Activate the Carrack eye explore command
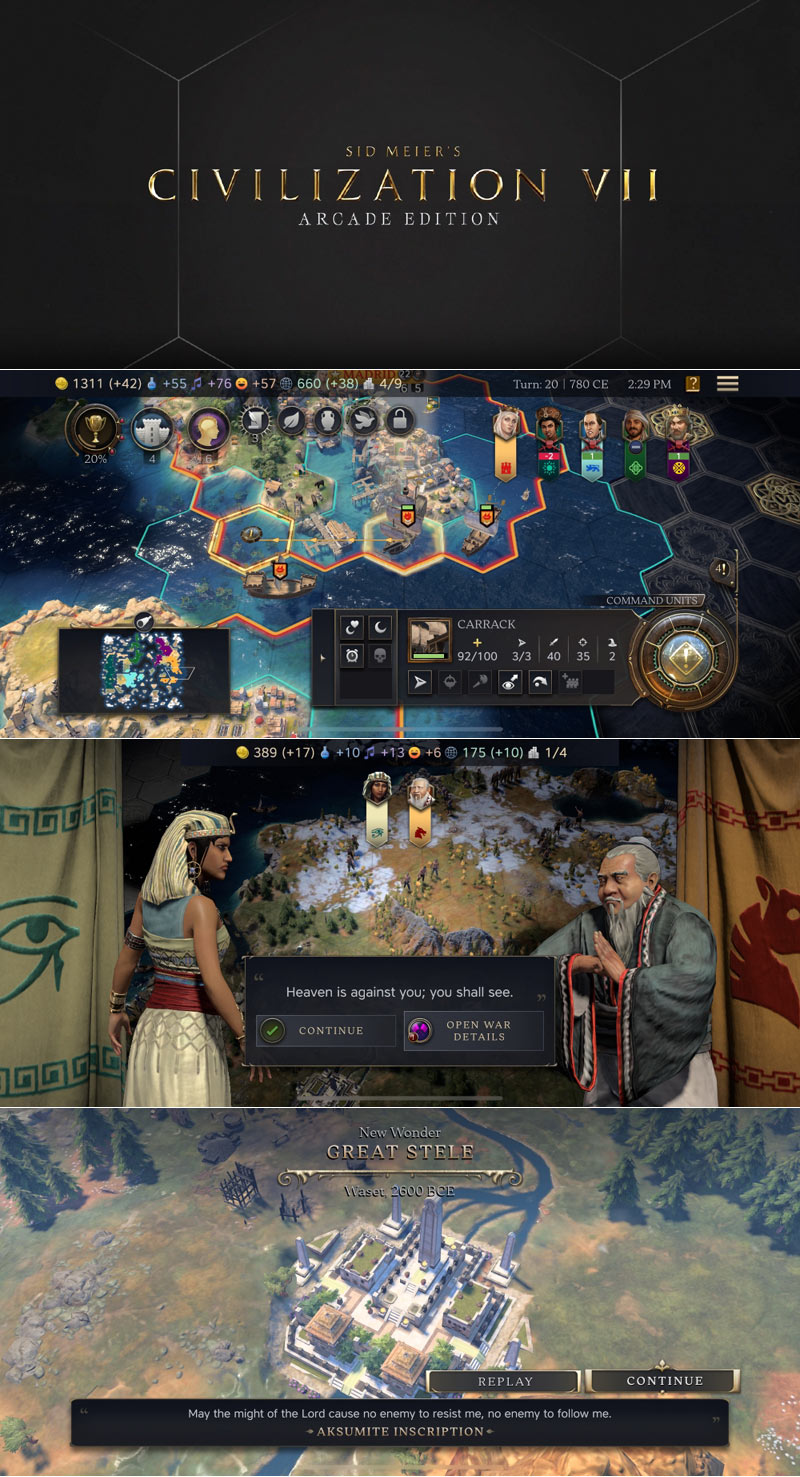800x1477 pixels. 510,683
